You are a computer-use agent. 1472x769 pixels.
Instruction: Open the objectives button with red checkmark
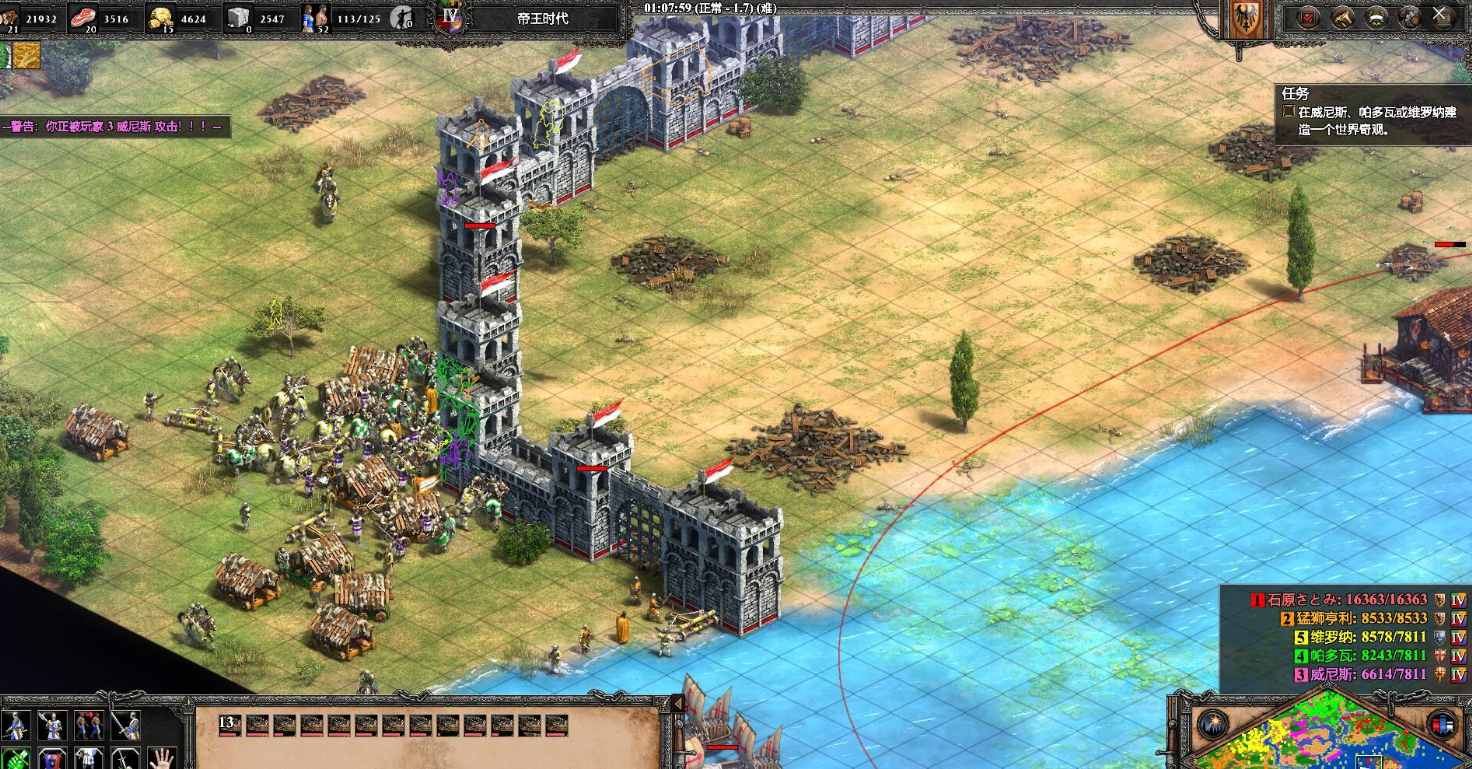pyautogui.click(x=1308, y=17)
